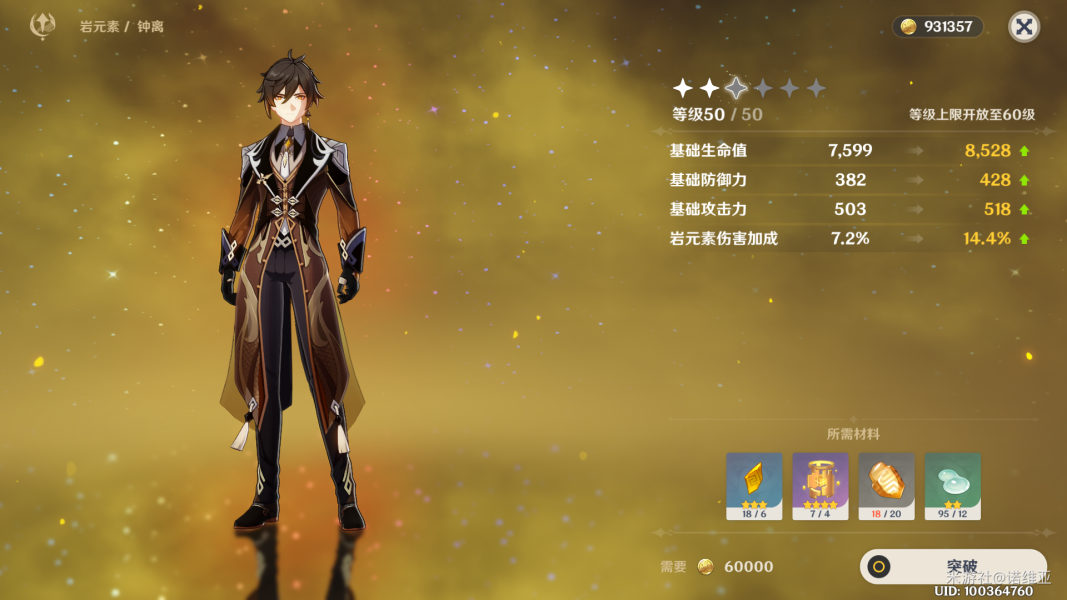Close the ascension screen
This screenshot has height=600, width=1067.
1023,27
